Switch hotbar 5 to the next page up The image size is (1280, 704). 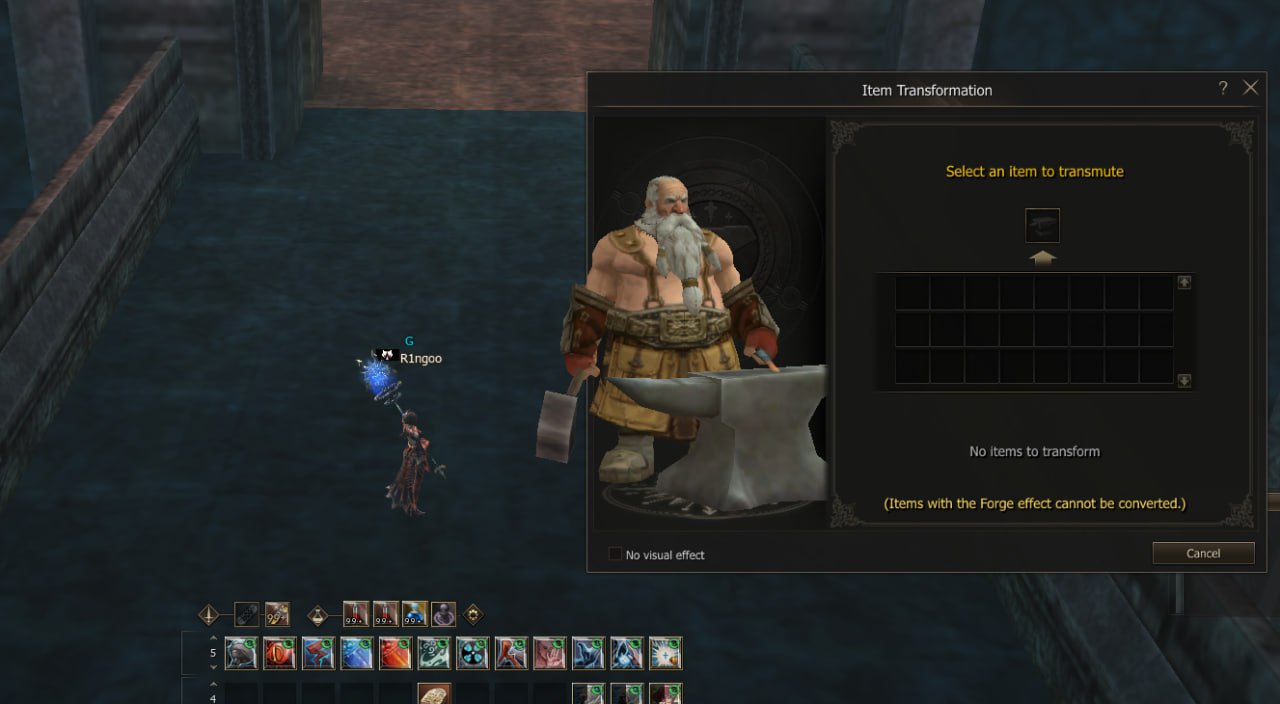click(x=212, y=637)
